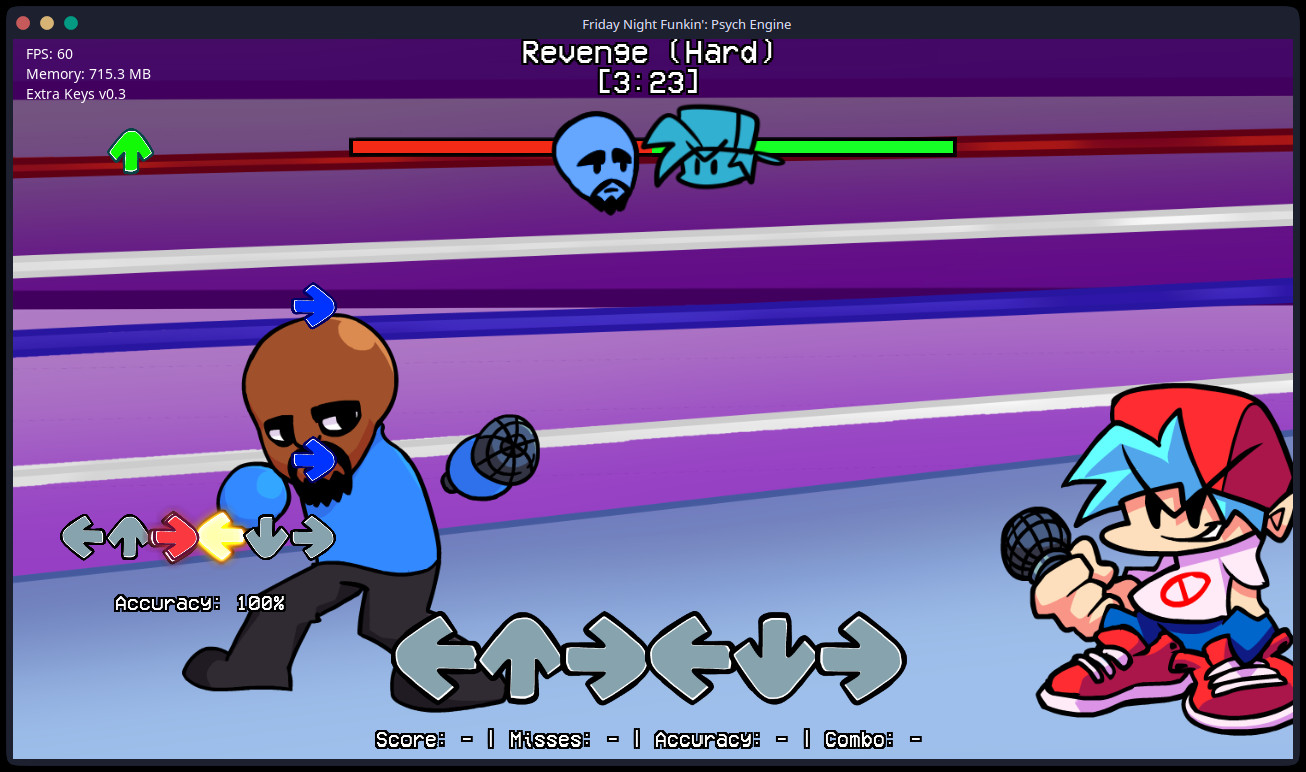Screen dimensions: 1306x772
Task: Click the green up arrow note in the top-left
Action: 129,150
